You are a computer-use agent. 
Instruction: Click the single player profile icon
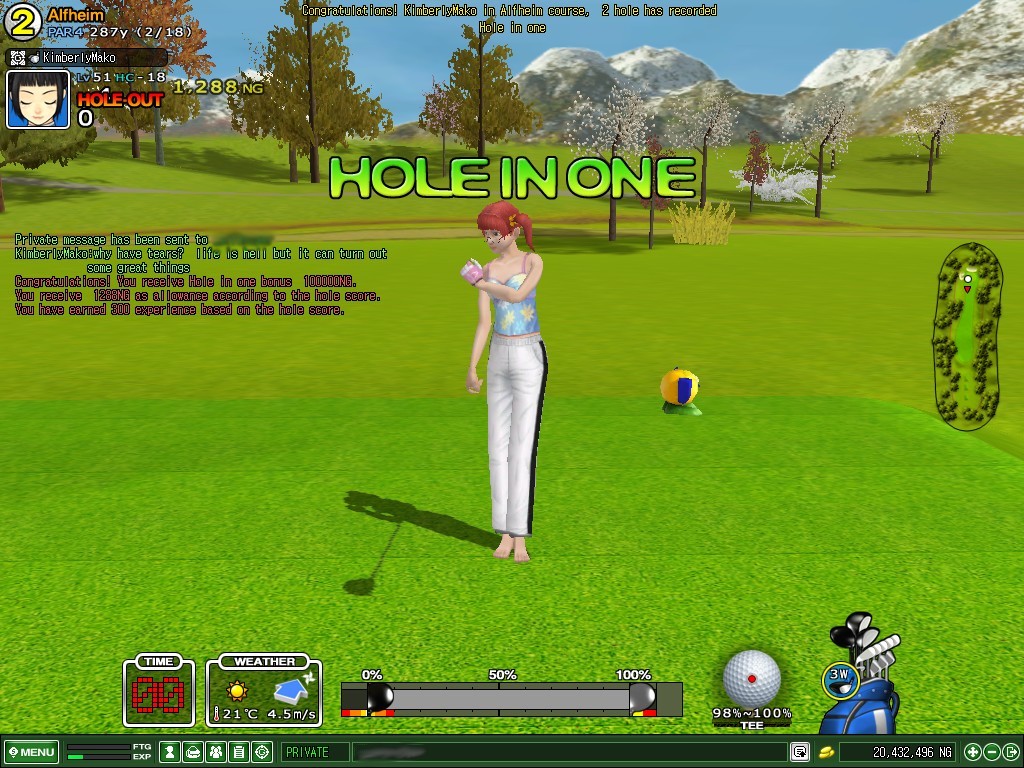[x=171, y=752]
